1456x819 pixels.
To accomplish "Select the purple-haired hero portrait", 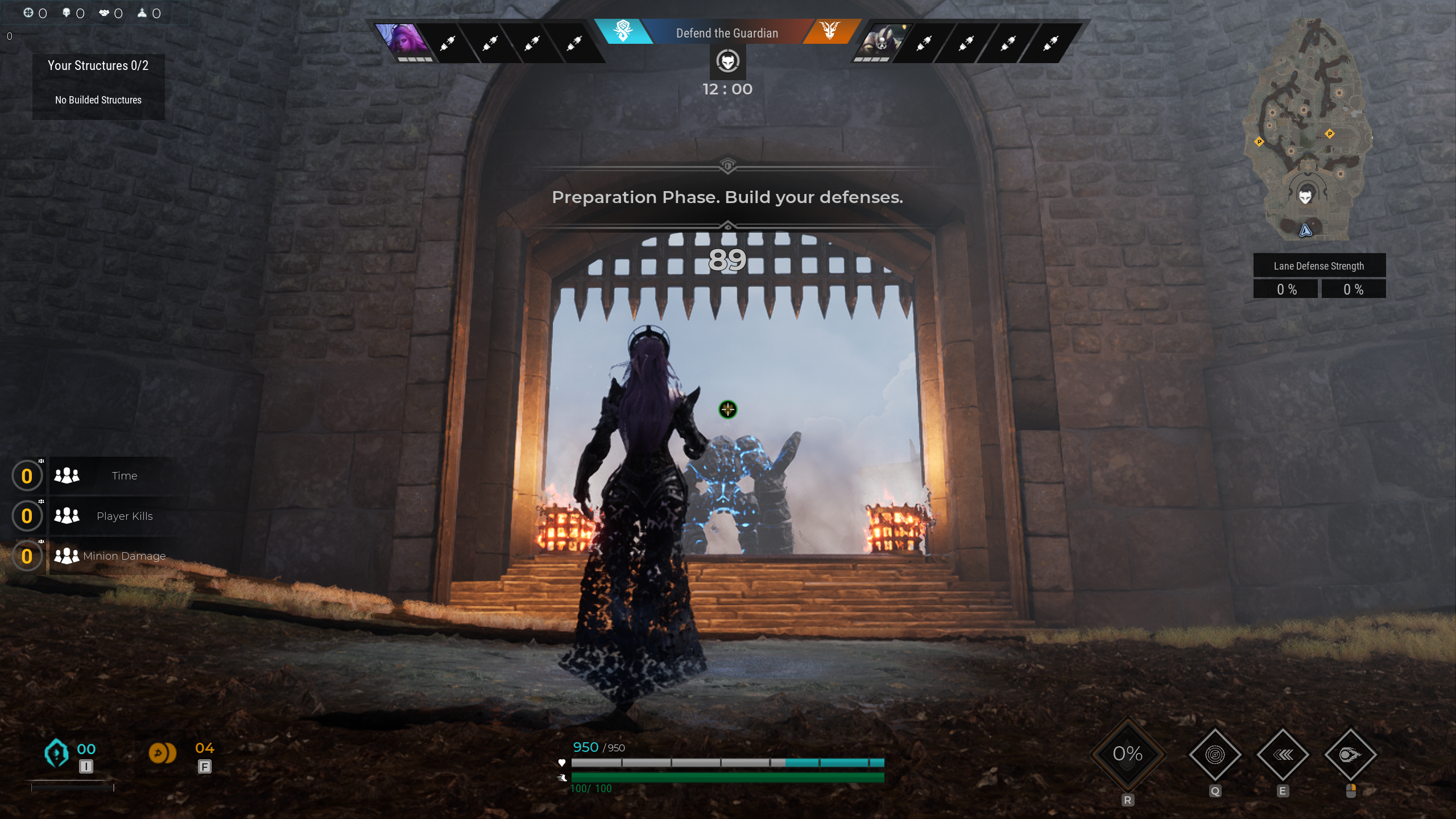I will 404,41.
